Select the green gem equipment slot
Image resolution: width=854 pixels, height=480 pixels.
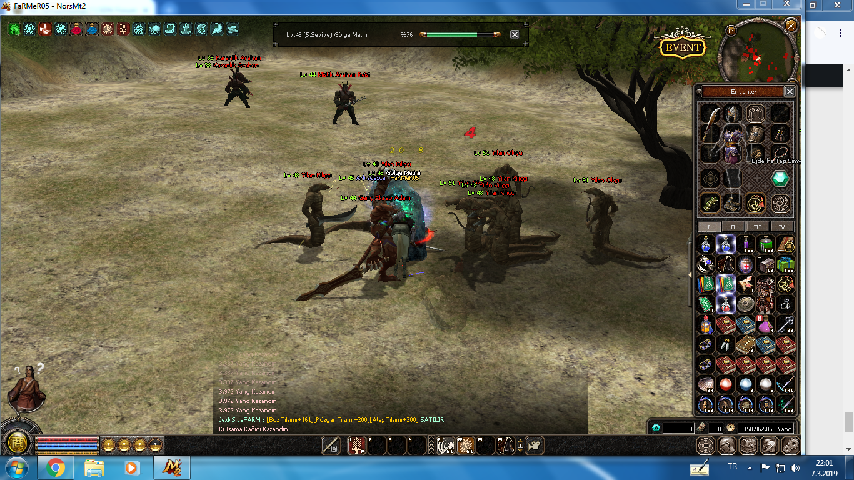781,178
